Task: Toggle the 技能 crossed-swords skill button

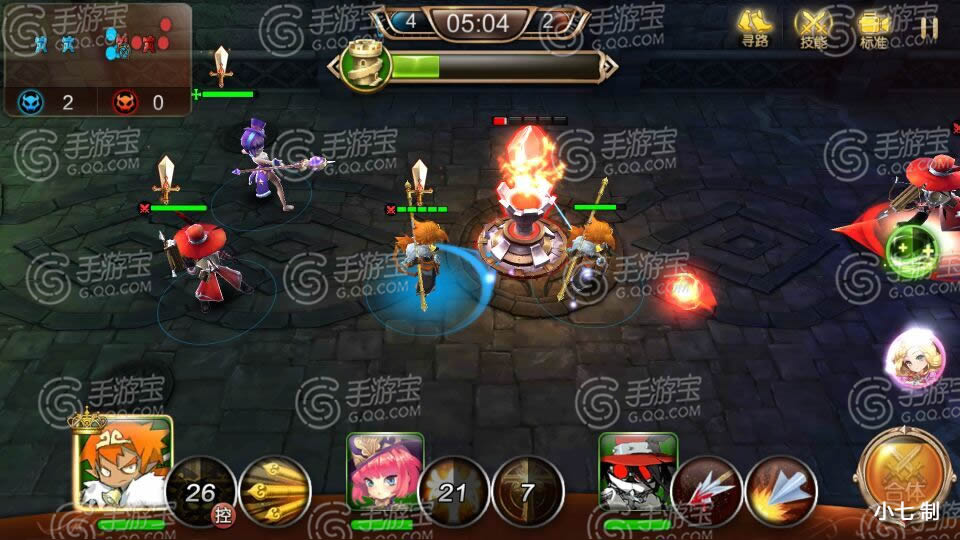Action: click(x=813, y=27)
